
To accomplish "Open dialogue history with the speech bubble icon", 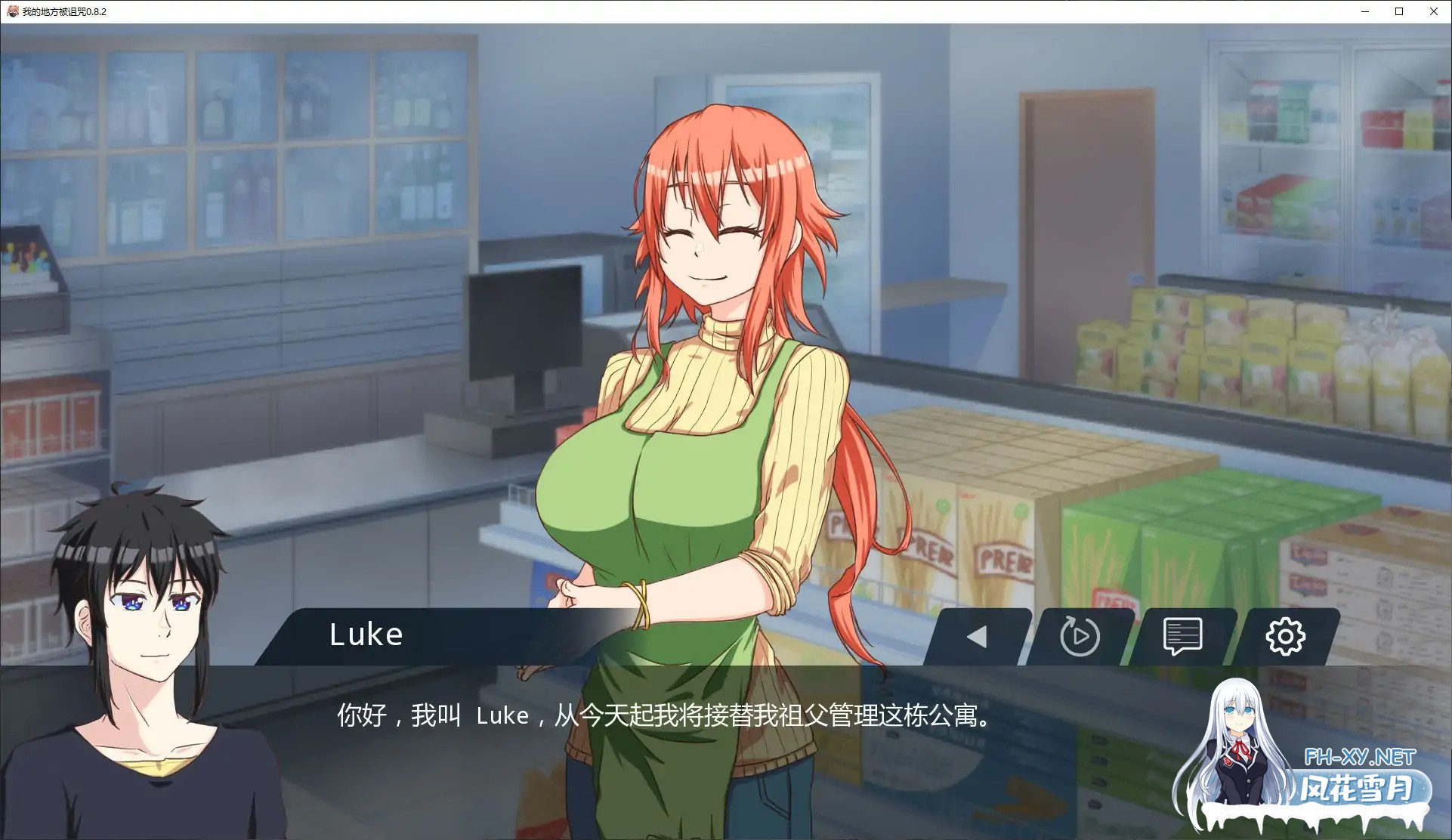I will coord(1182,635).
